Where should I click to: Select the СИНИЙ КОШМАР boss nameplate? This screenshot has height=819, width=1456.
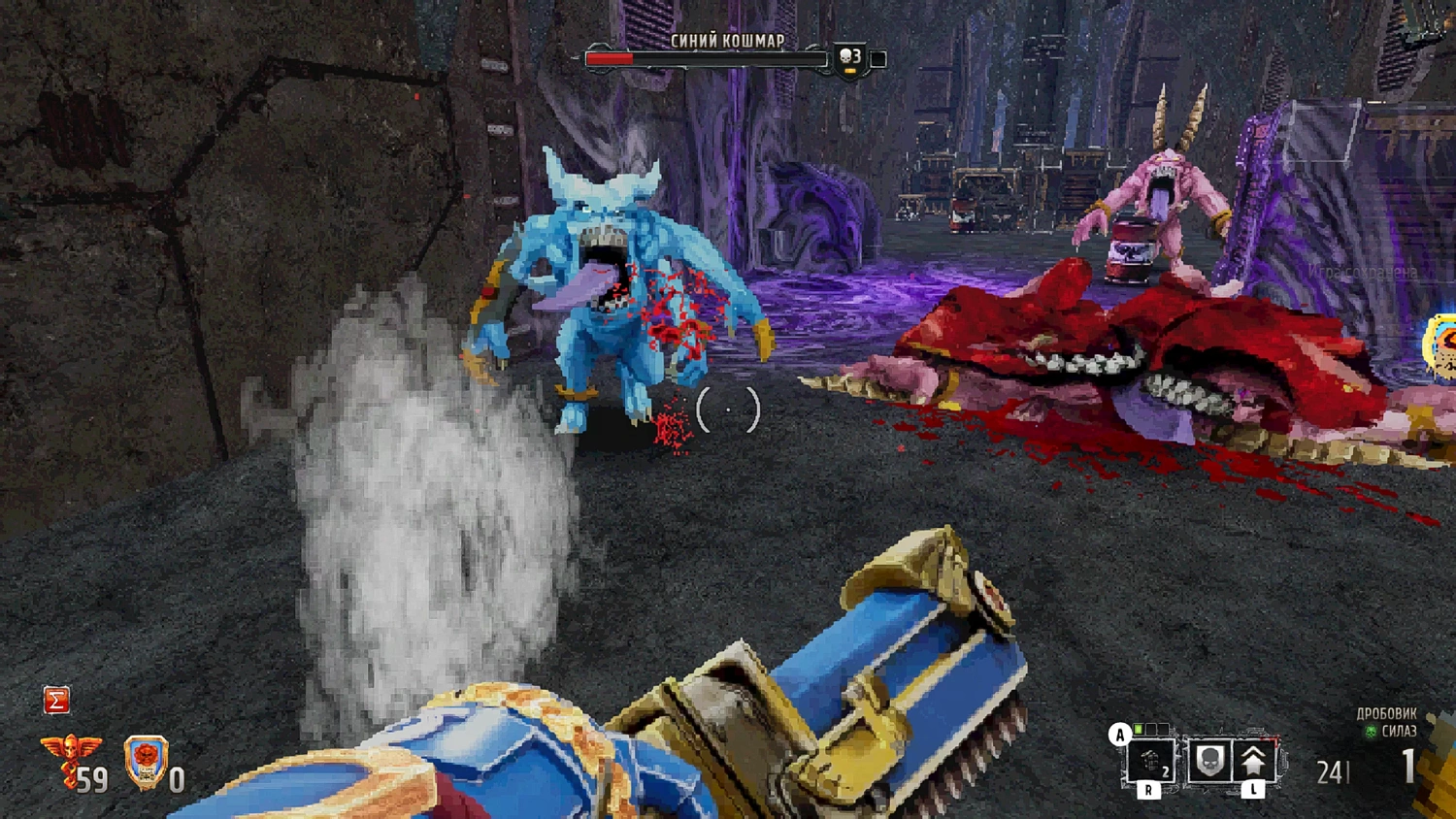click(x=727, y=42)
